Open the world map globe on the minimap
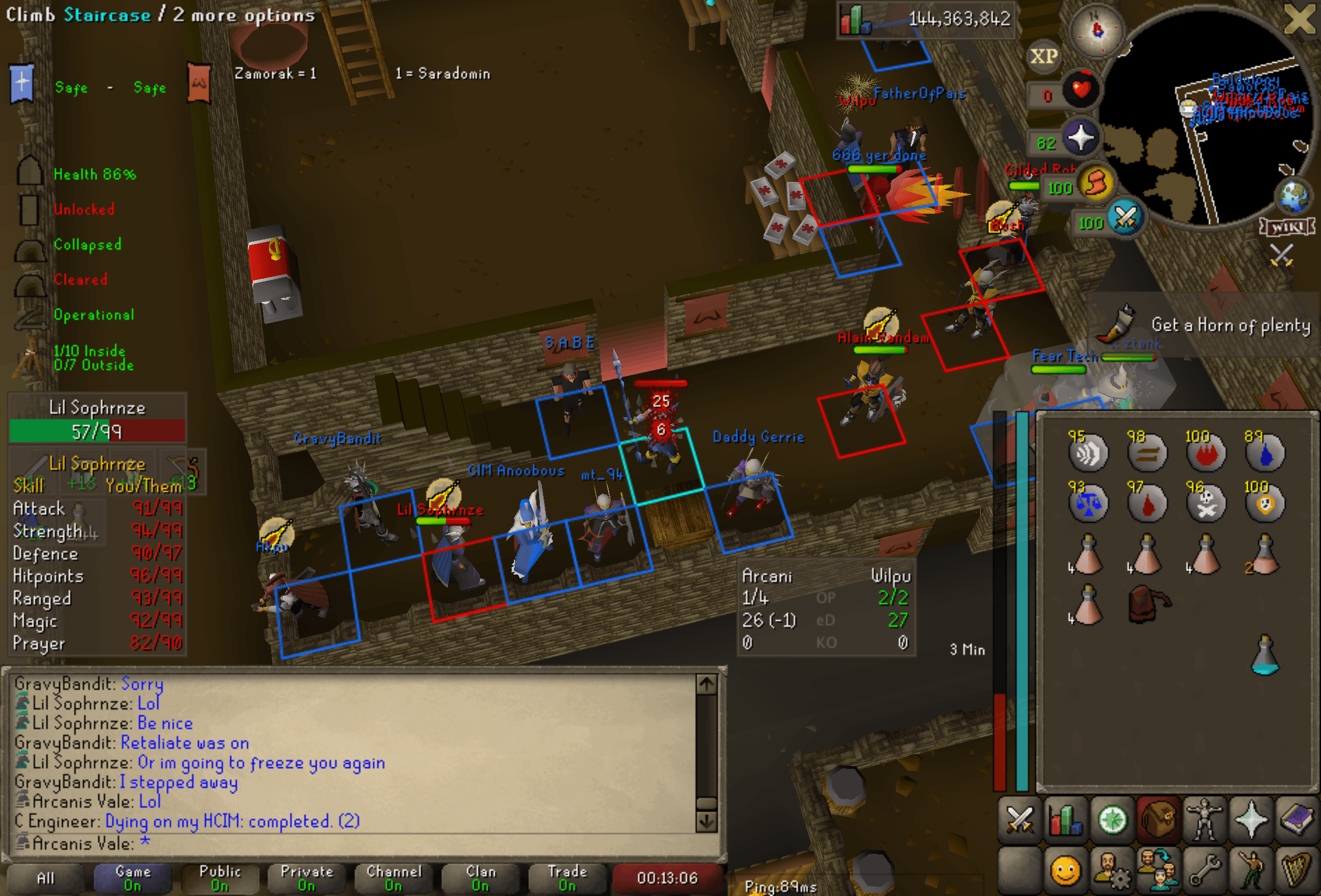 (1294, 197)
